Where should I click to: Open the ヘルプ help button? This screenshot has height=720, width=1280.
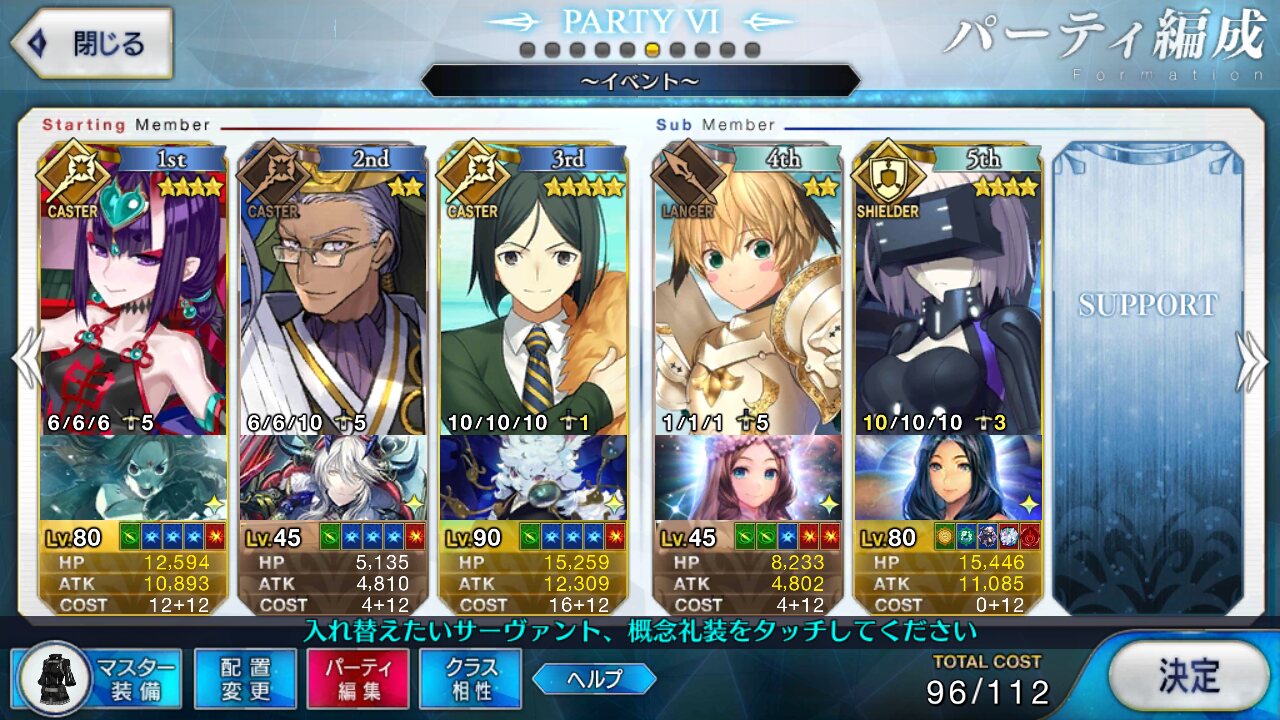point(594,679)
